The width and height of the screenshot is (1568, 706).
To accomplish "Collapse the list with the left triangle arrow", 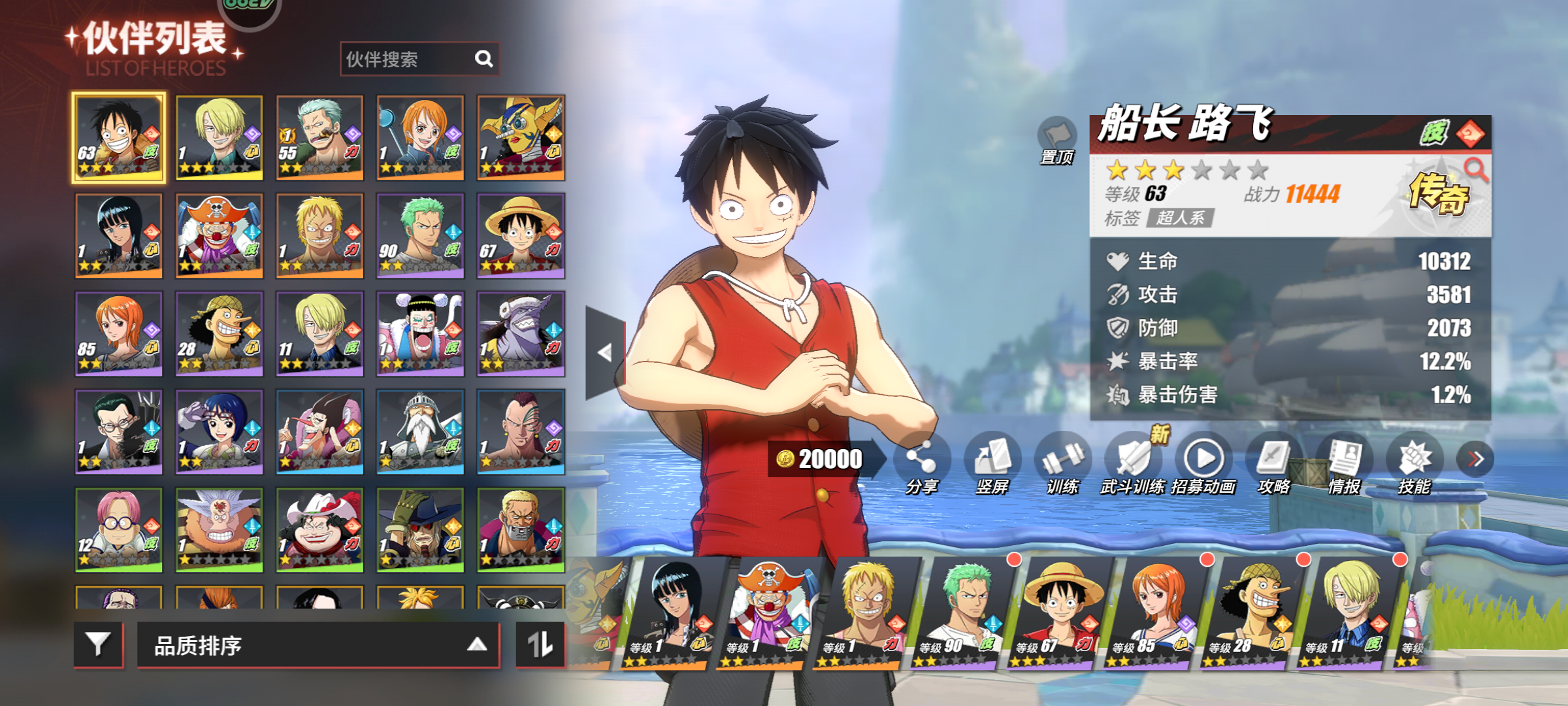I will pyautogui.click(x=605, y=353).
